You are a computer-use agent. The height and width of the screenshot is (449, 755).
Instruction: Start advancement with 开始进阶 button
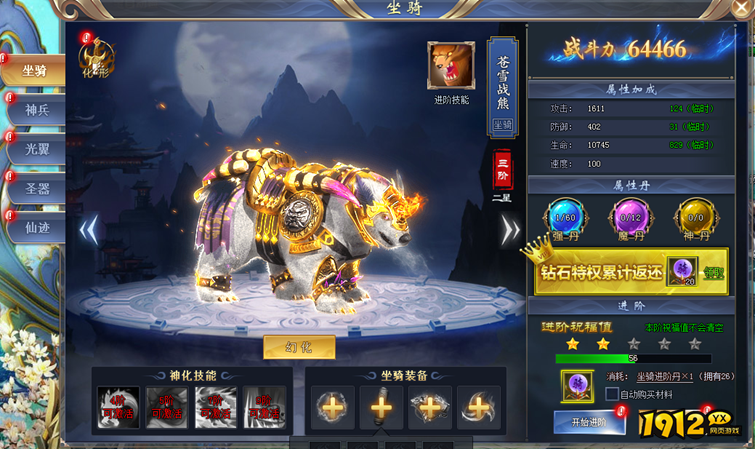pos(589,423)
